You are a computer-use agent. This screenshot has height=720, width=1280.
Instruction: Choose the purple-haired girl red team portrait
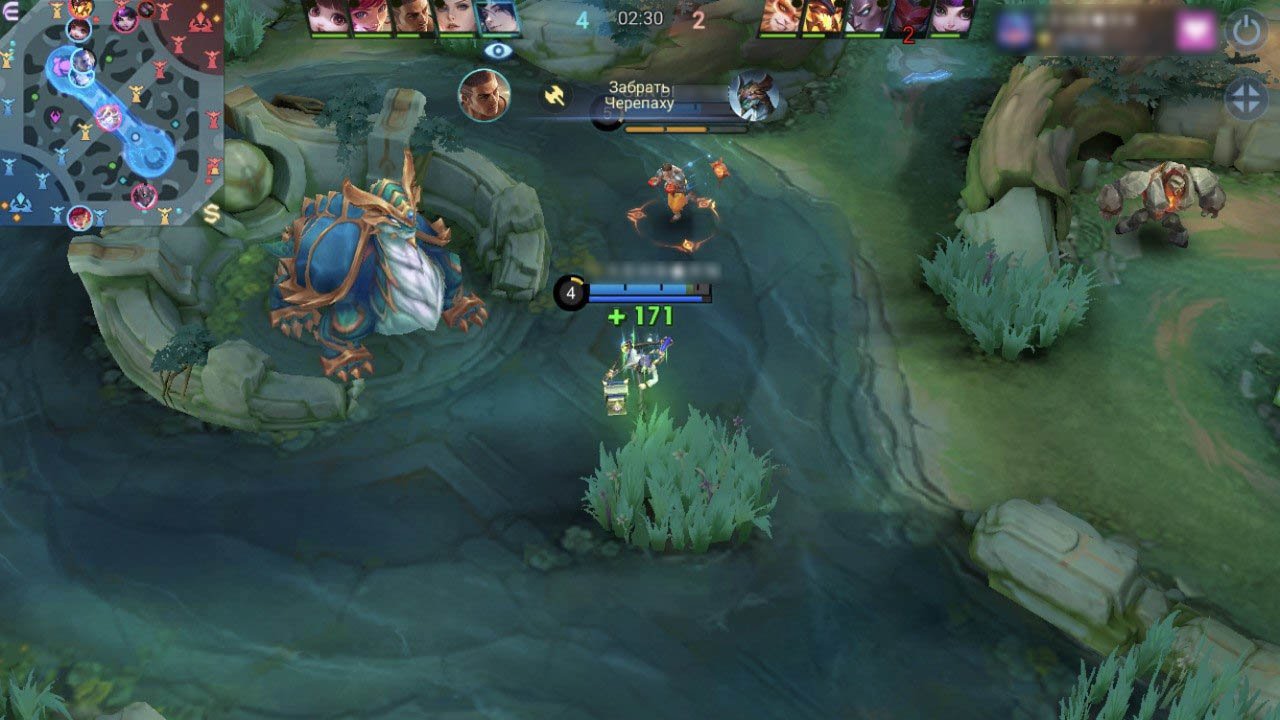[952, 17]
